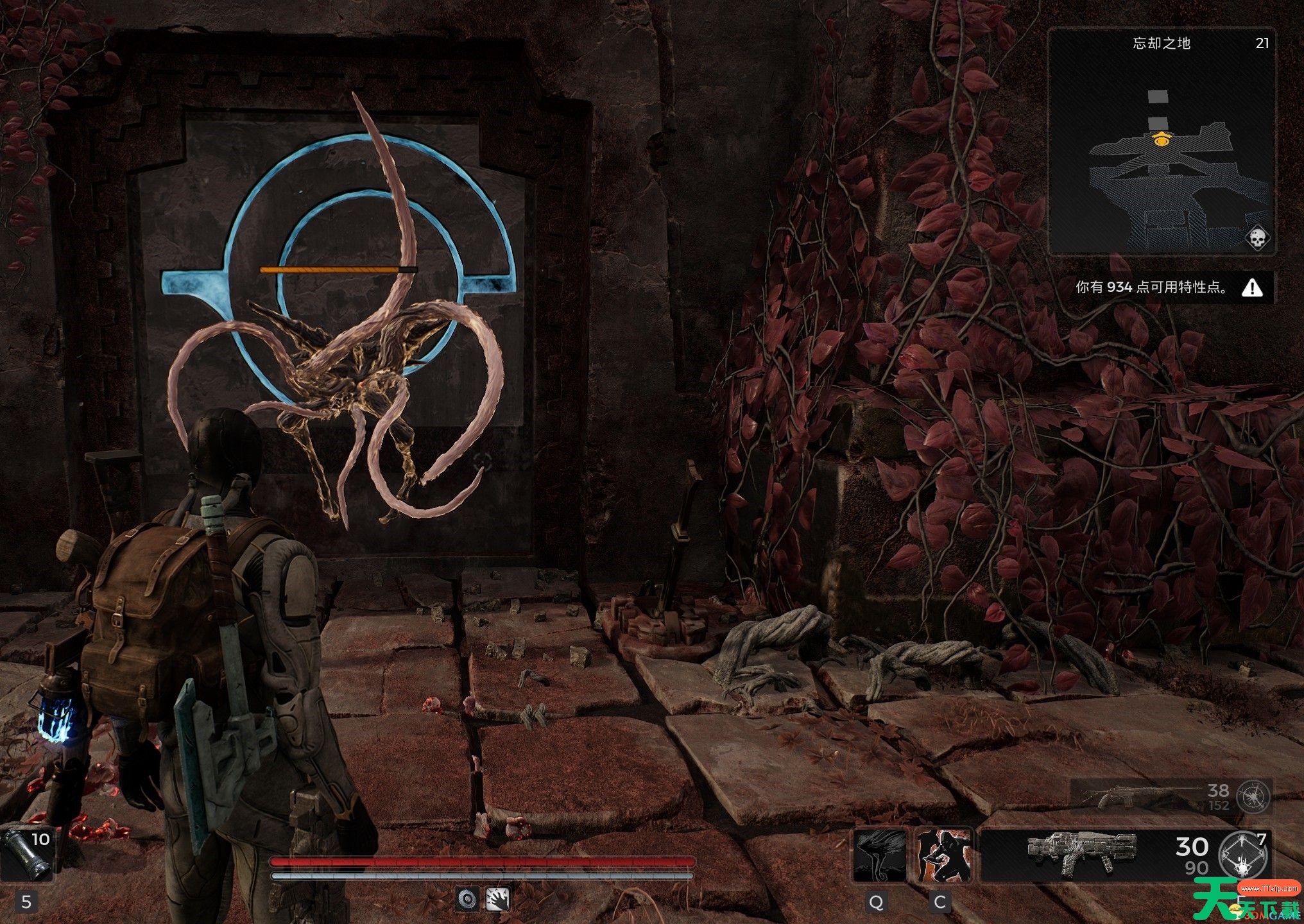
Task: Click the faded rifle's shattered-circle mod icon
Action: 1253,797
